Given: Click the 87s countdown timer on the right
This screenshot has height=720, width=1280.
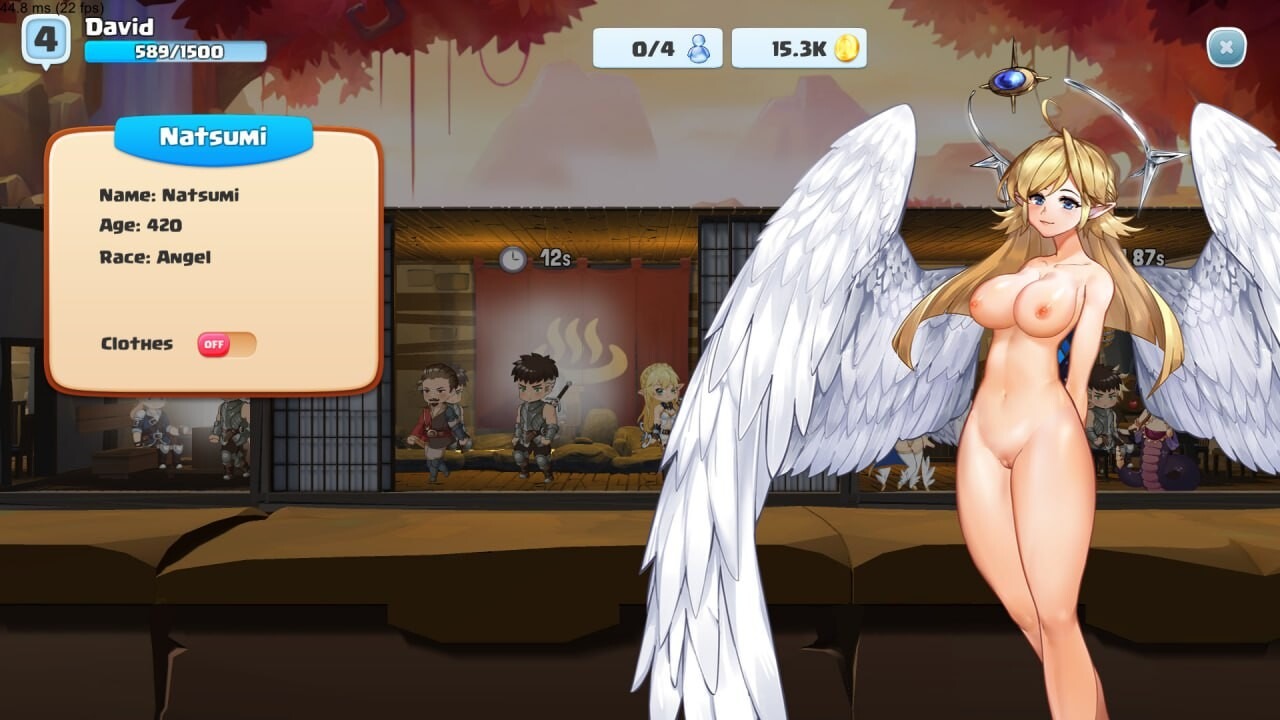Looking at the screenshot, I should (x=1143, y=255).
